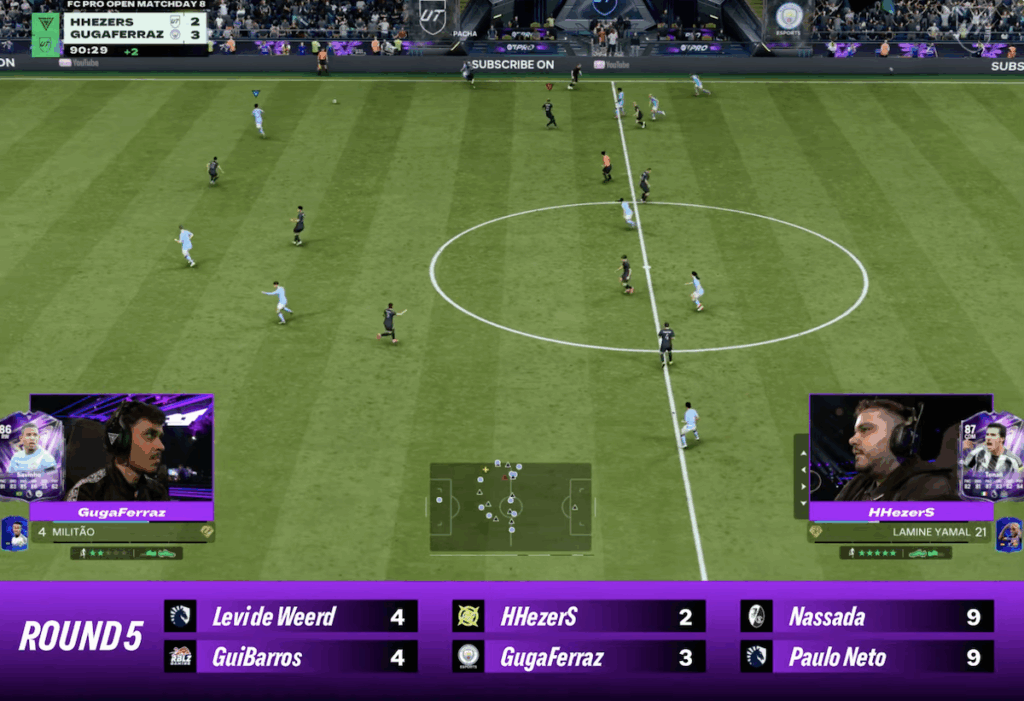
Task: Choose the HHezerS row in Round 5 results
Action: point(578,617)
